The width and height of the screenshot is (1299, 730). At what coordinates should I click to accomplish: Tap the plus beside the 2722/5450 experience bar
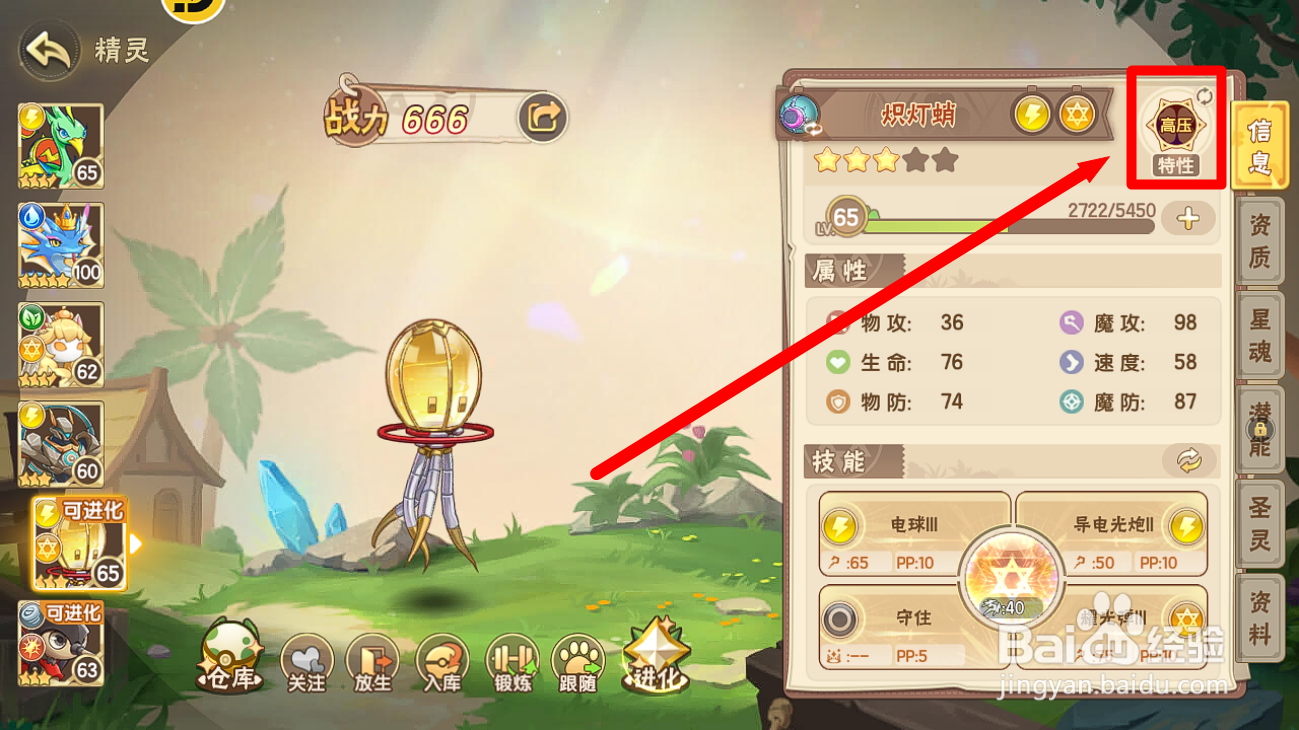[x=1189, y=218]
